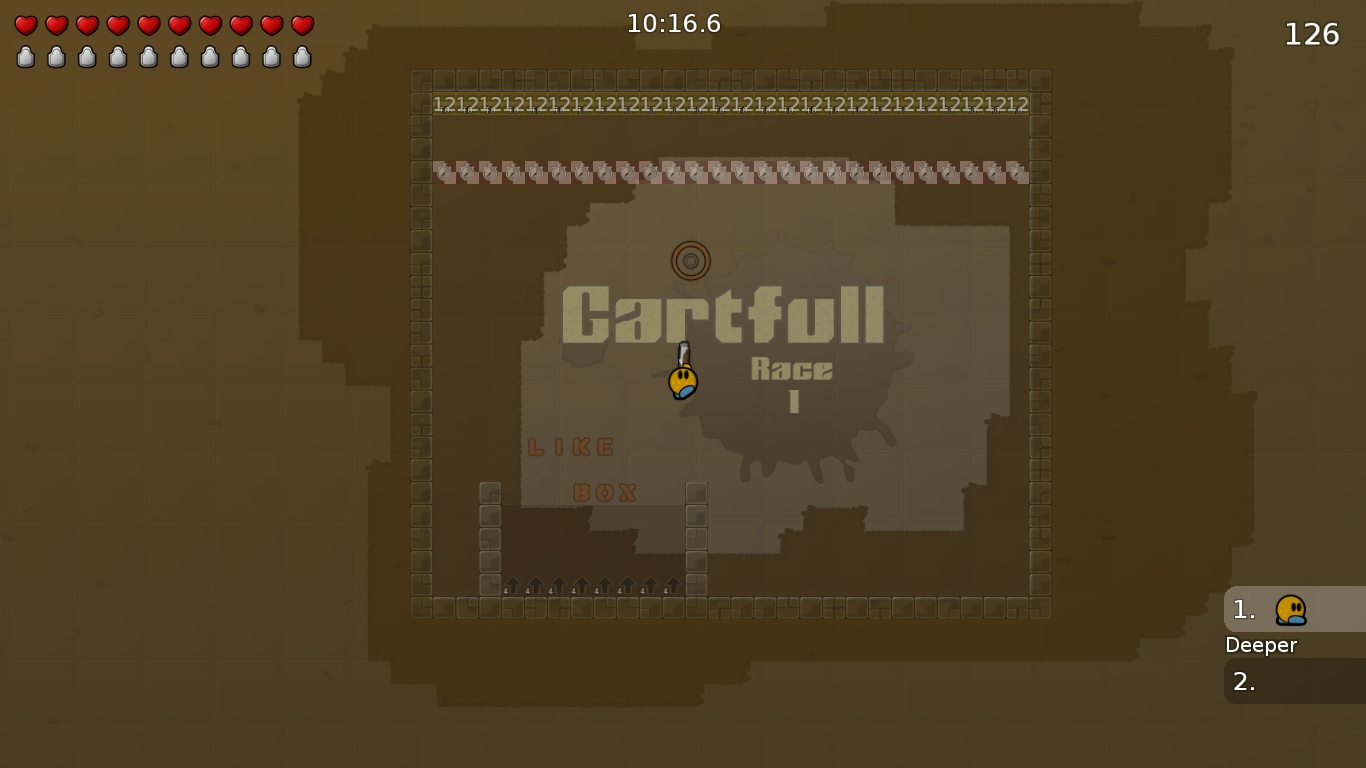
Task: Expand the empty second-place scoreboard slot
Action: pos(1290,681)
